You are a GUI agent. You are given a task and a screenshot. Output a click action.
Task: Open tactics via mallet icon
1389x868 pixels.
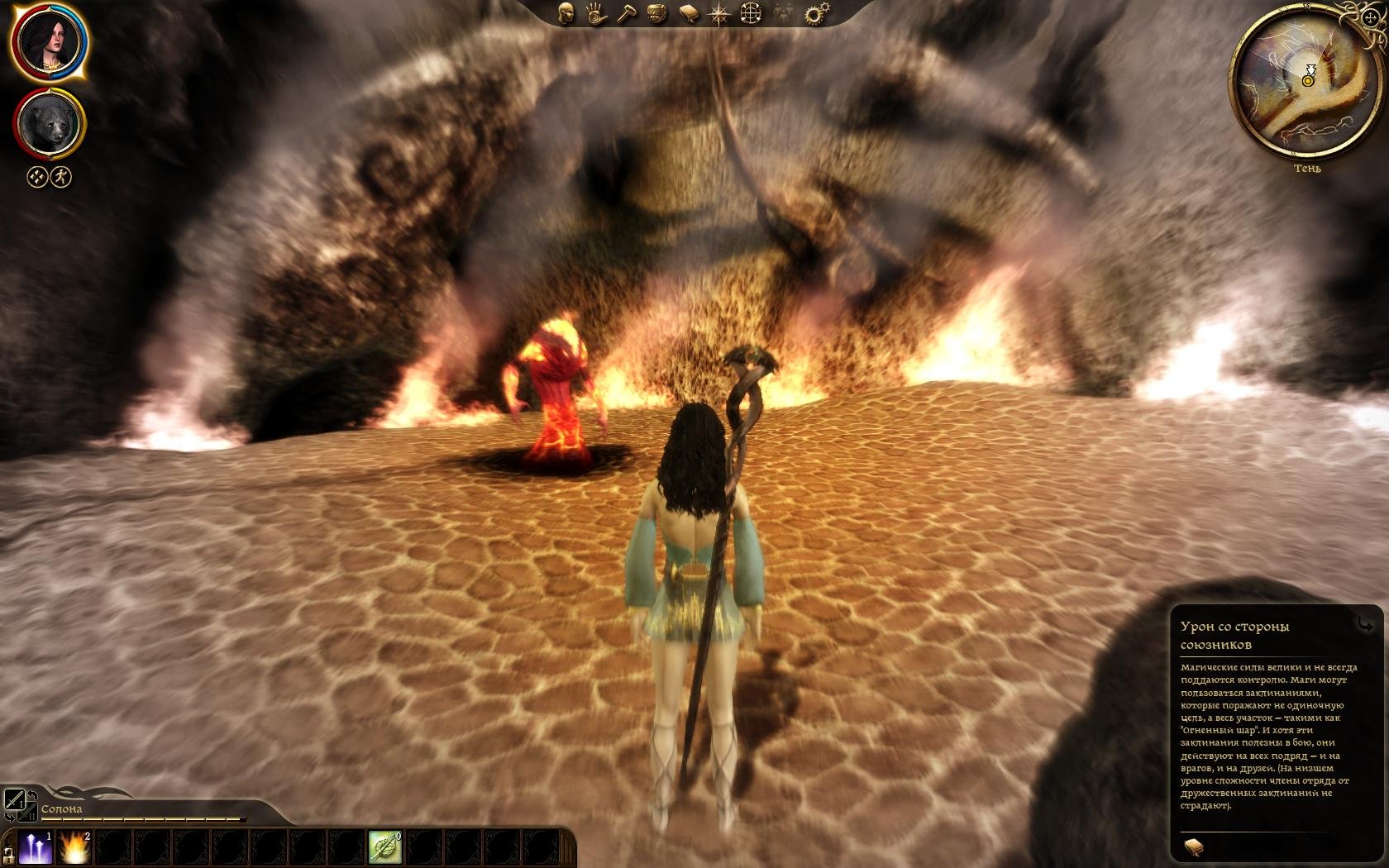click(x=626, y=13)
